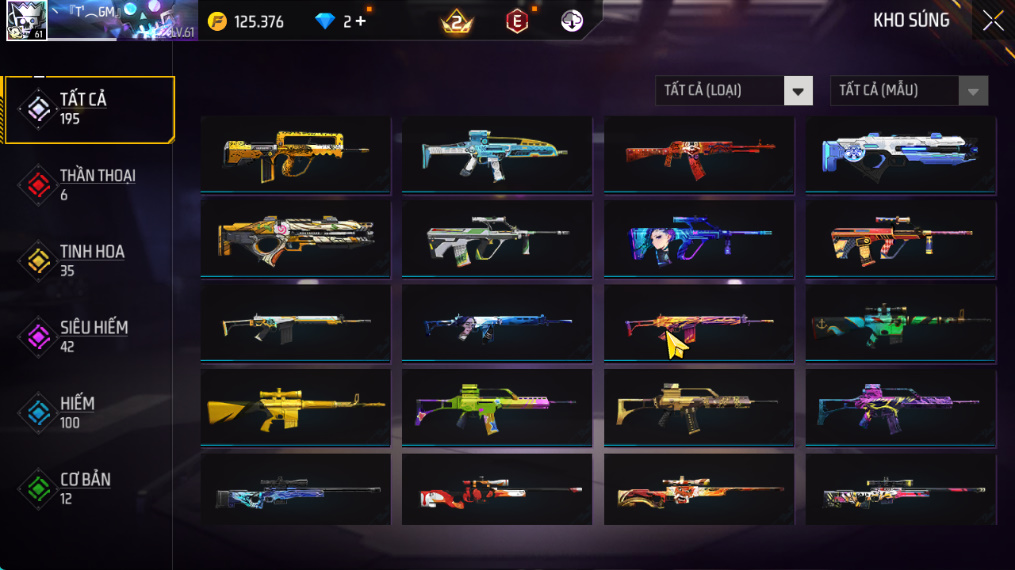This screenshot has width=1015, height=570.
Task: Open the Tinh Hoa rarity tab
Action: point(88,260)
